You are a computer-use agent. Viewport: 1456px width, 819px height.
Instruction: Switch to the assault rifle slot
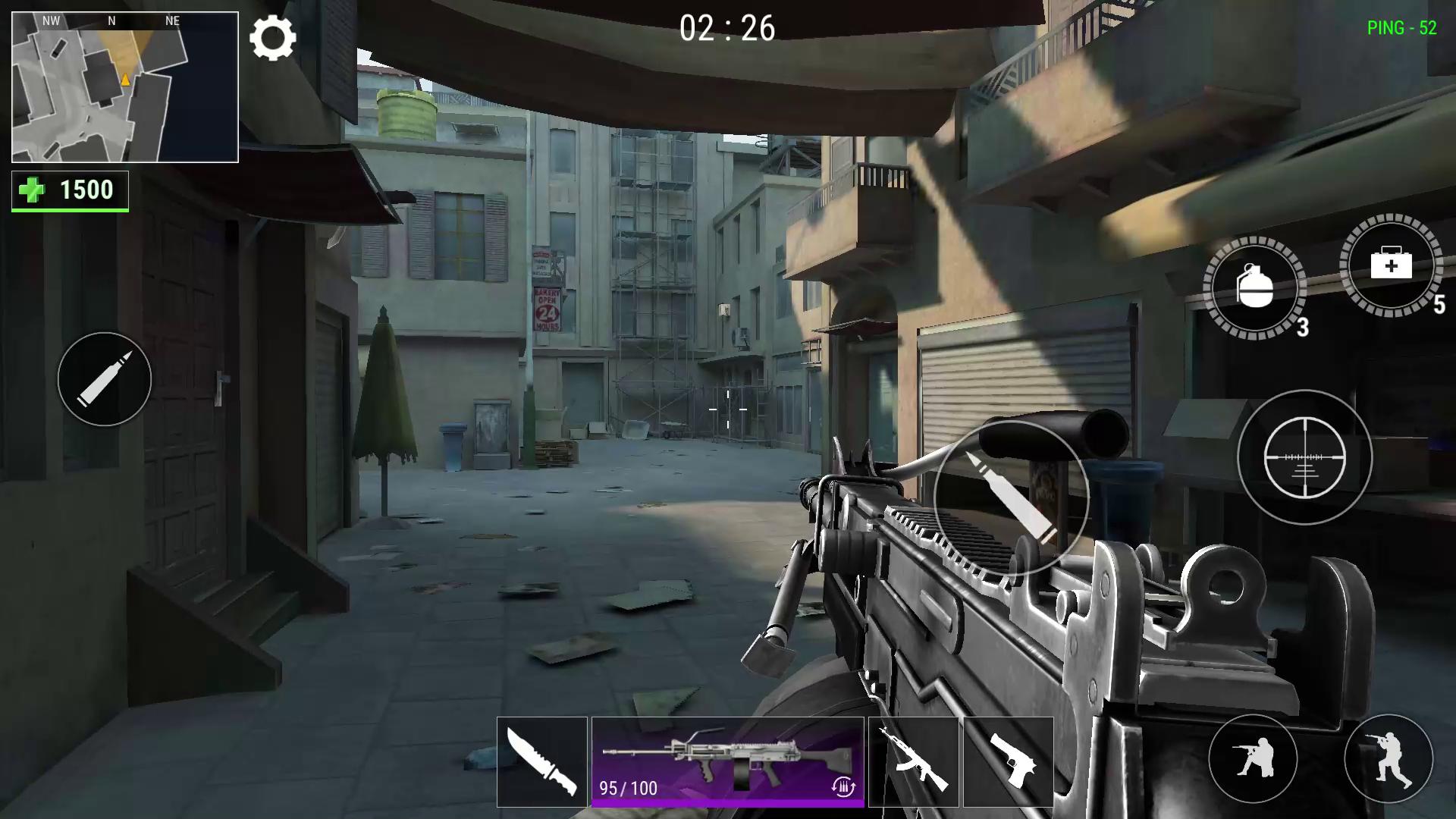[x=912, y=762]
